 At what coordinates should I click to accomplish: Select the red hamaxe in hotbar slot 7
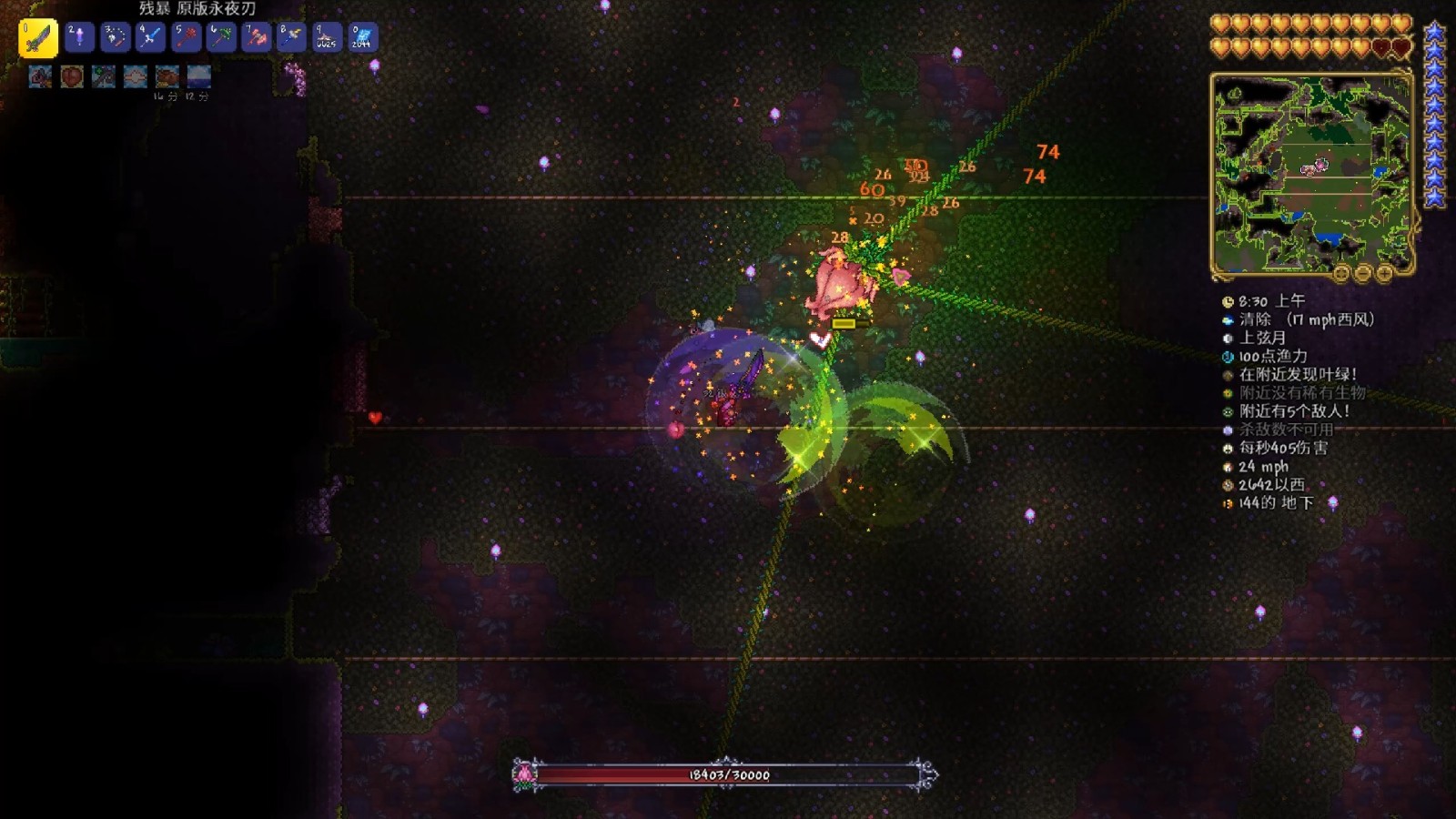point(257,37)
